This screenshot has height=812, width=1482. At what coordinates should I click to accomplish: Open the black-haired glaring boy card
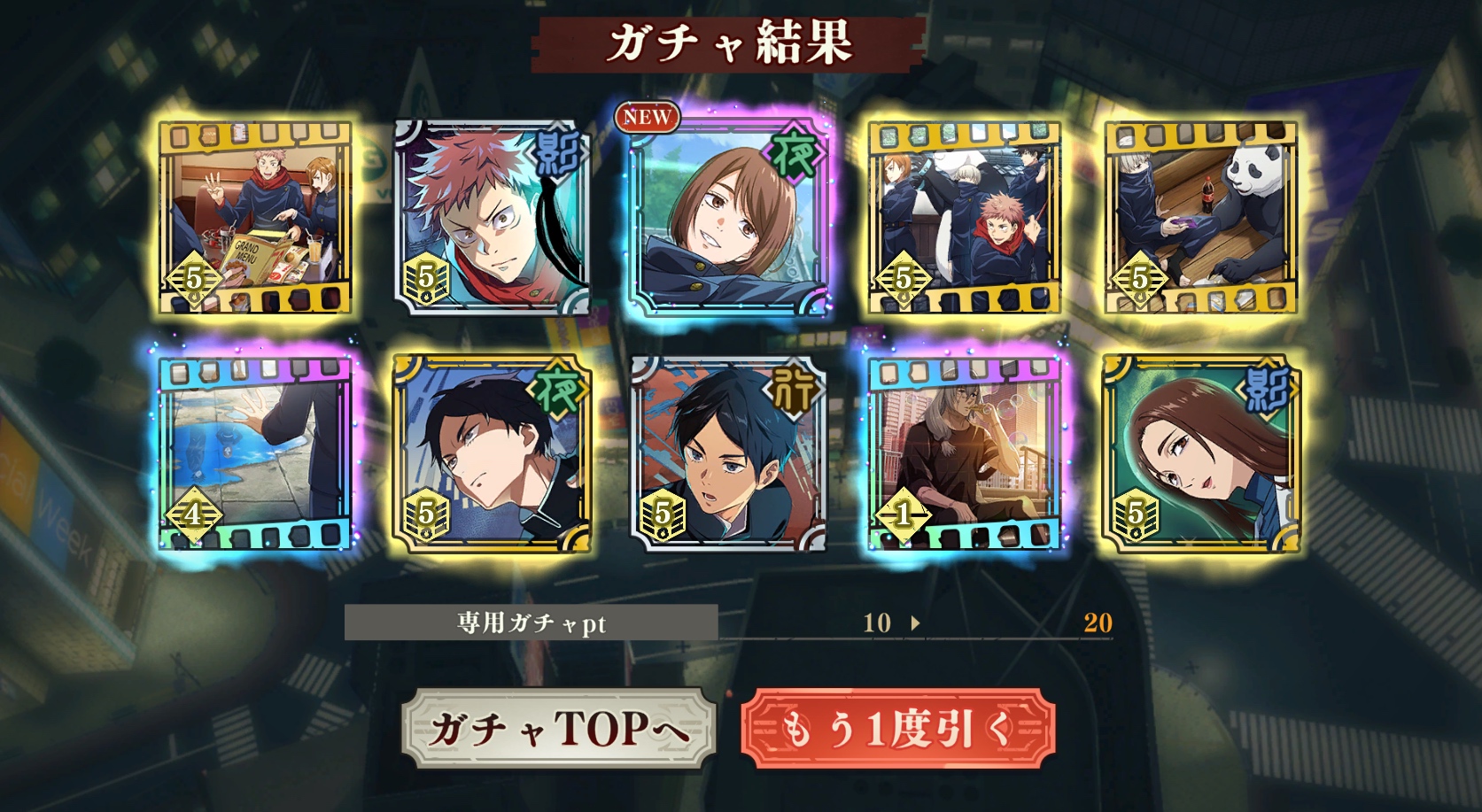[x=492, y=453]
